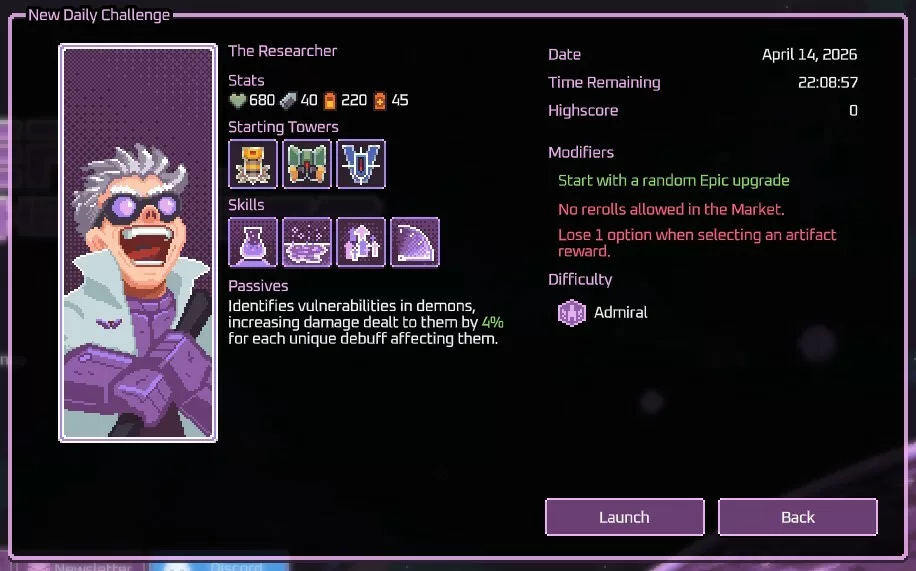Select the yellow cylinder starting tower
The image size is (916, 571).
253,164
